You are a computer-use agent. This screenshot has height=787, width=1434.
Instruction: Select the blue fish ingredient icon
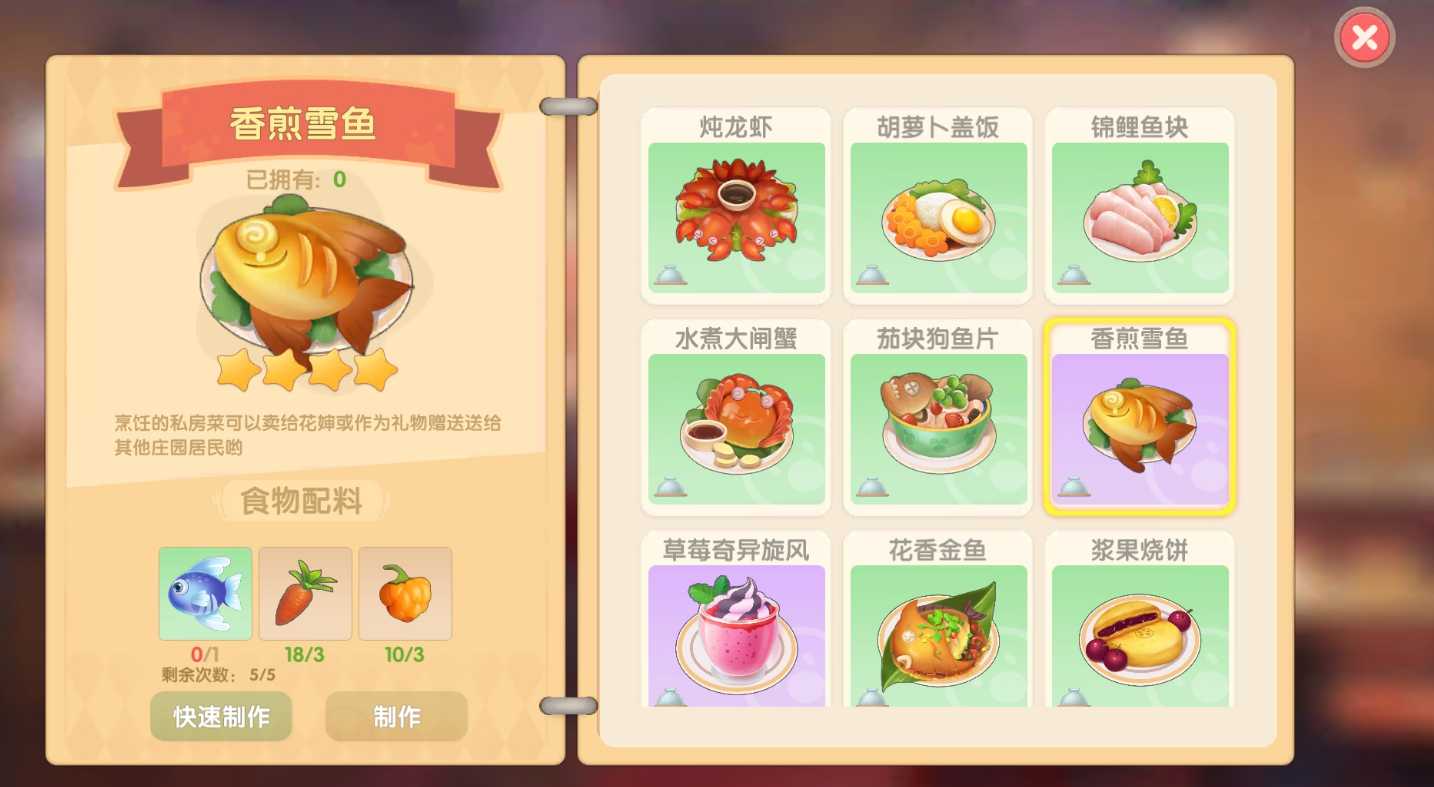[x=204, y=592]
